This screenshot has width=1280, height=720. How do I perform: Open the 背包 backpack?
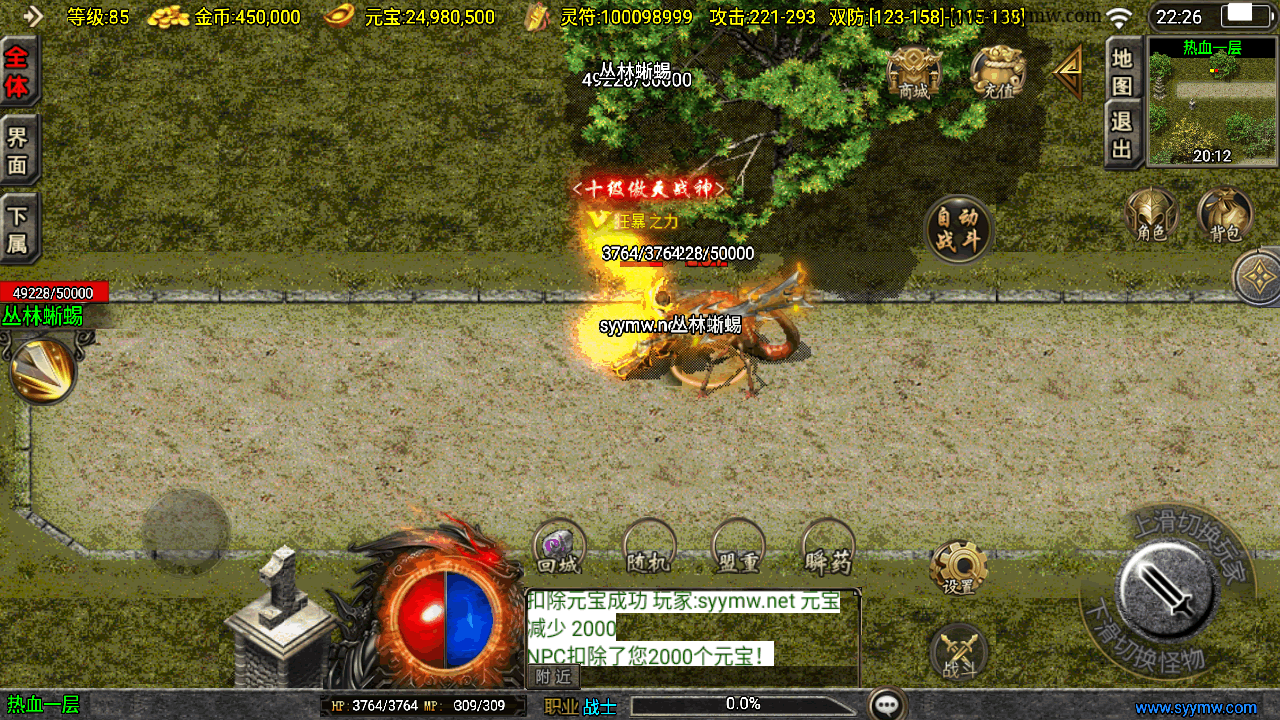(1225, 214)
